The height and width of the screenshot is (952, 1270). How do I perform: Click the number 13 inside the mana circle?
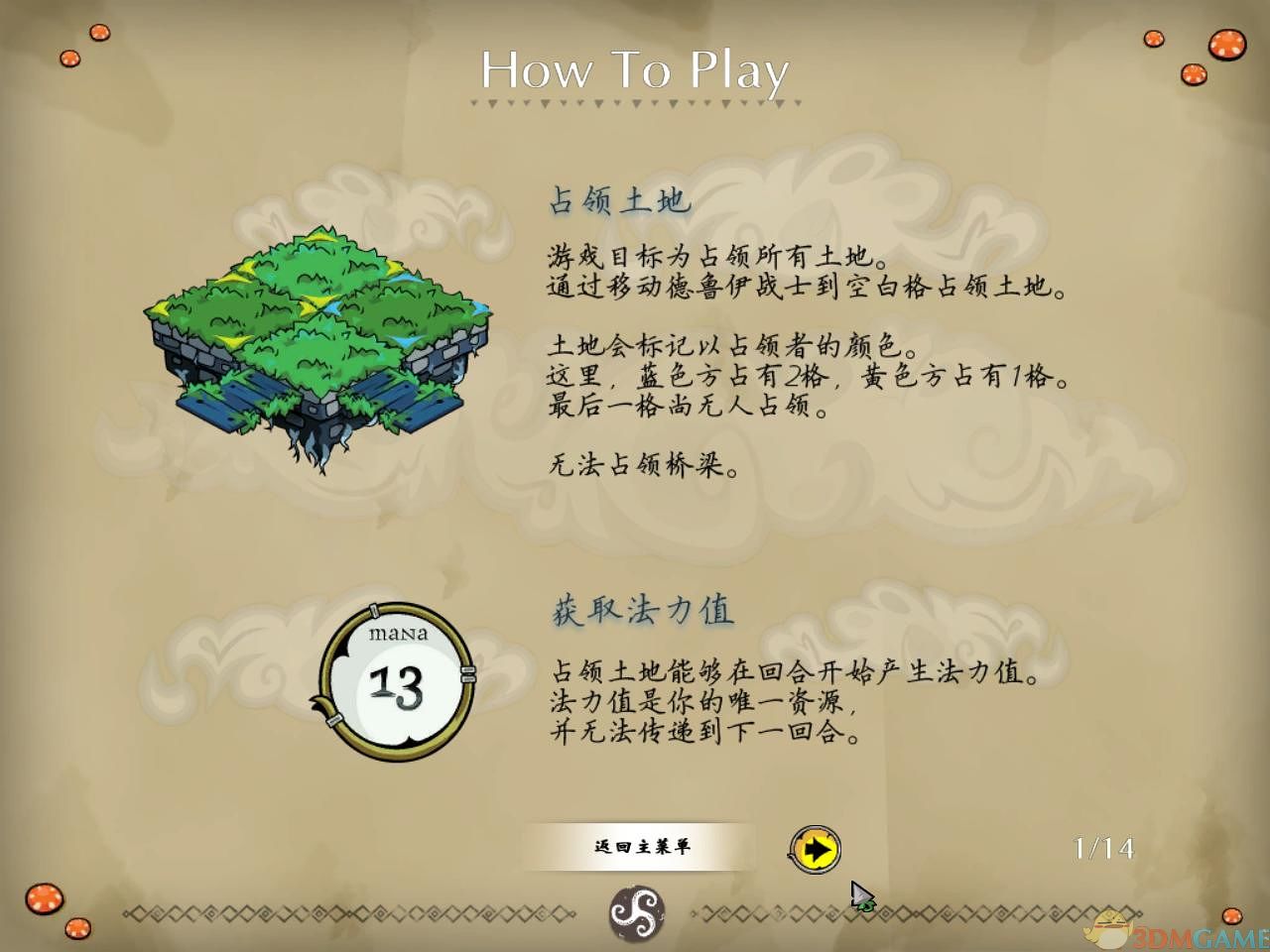coord(396,688)
